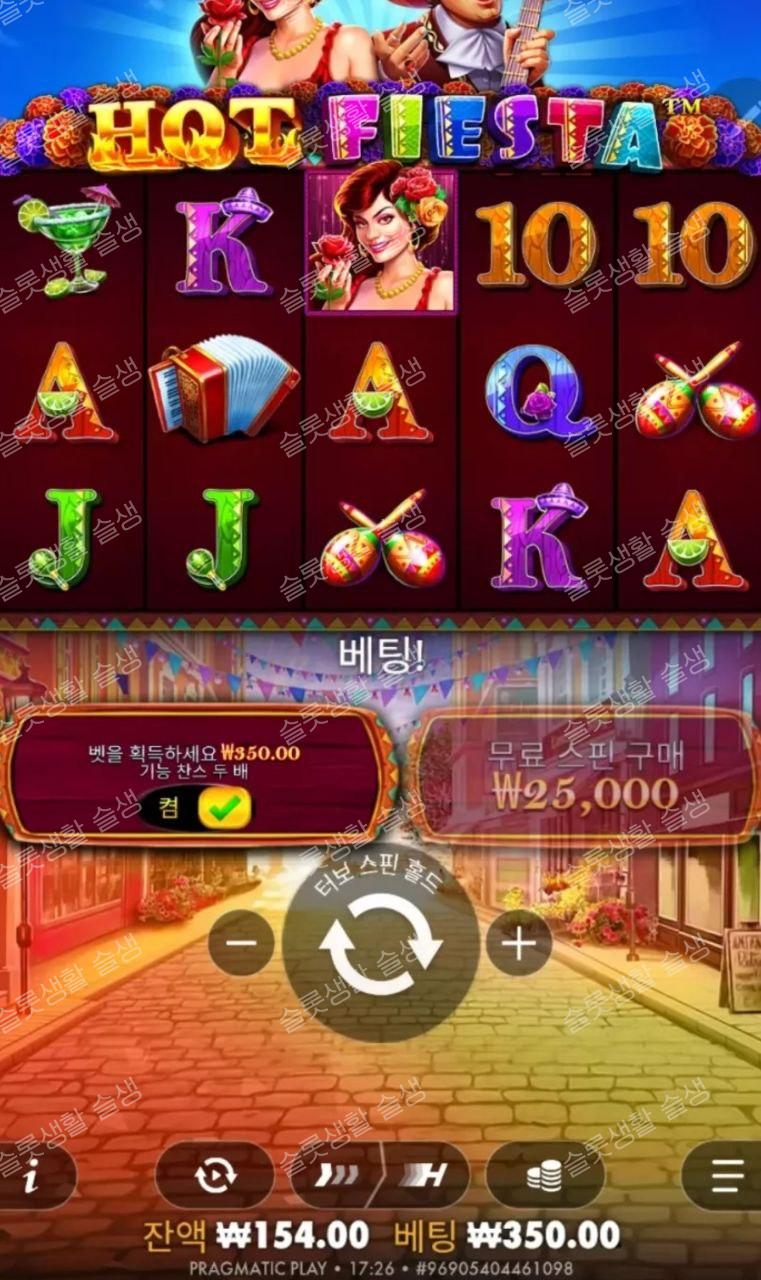Open the autoplay settings button

coord(214,1175)
